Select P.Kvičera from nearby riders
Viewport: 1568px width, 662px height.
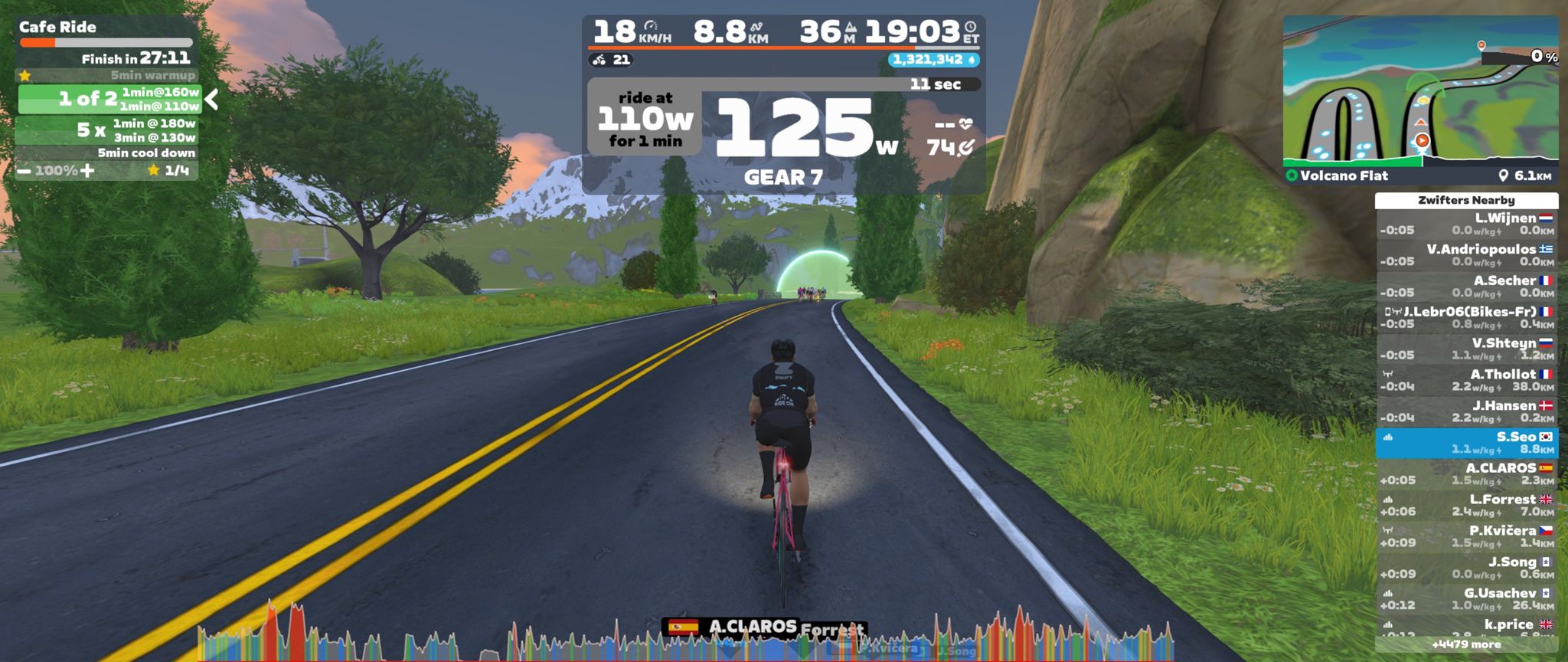point(1466,536)
